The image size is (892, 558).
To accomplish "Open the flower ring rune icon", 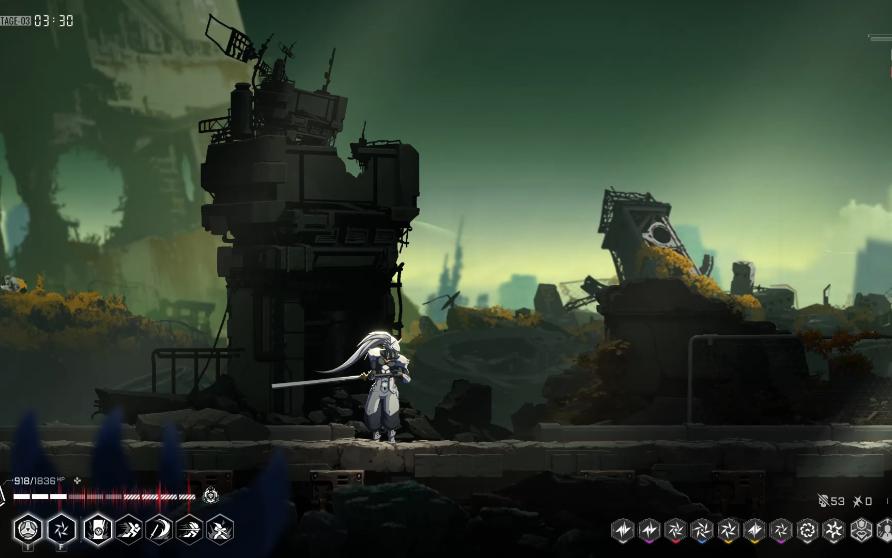I will point(807,530).
